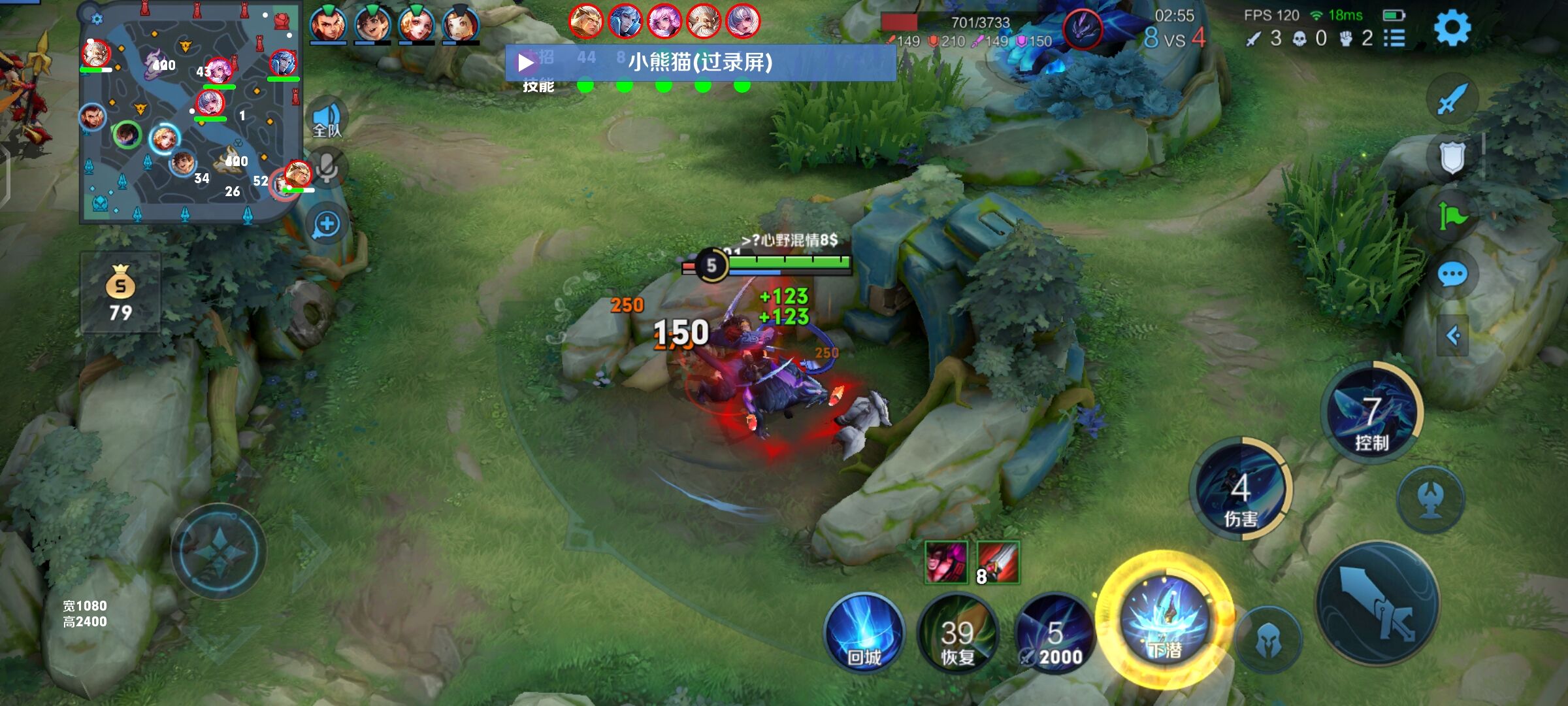Cast the 控制 control skill
Screen dimensions: 1568x706
tap(1371, 412)
